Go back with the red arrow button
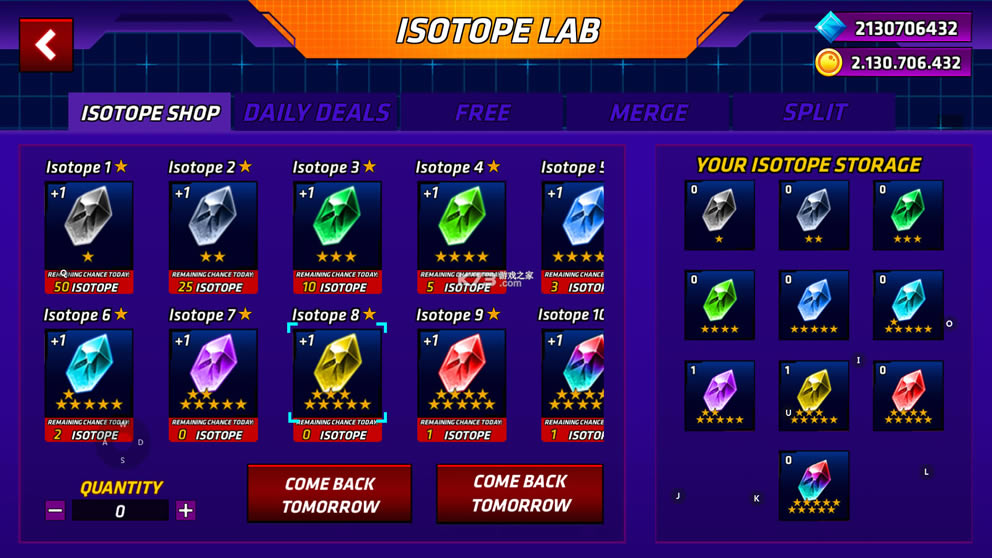Image resolution: width=992 pixels, height=558 pixels. 46,45
